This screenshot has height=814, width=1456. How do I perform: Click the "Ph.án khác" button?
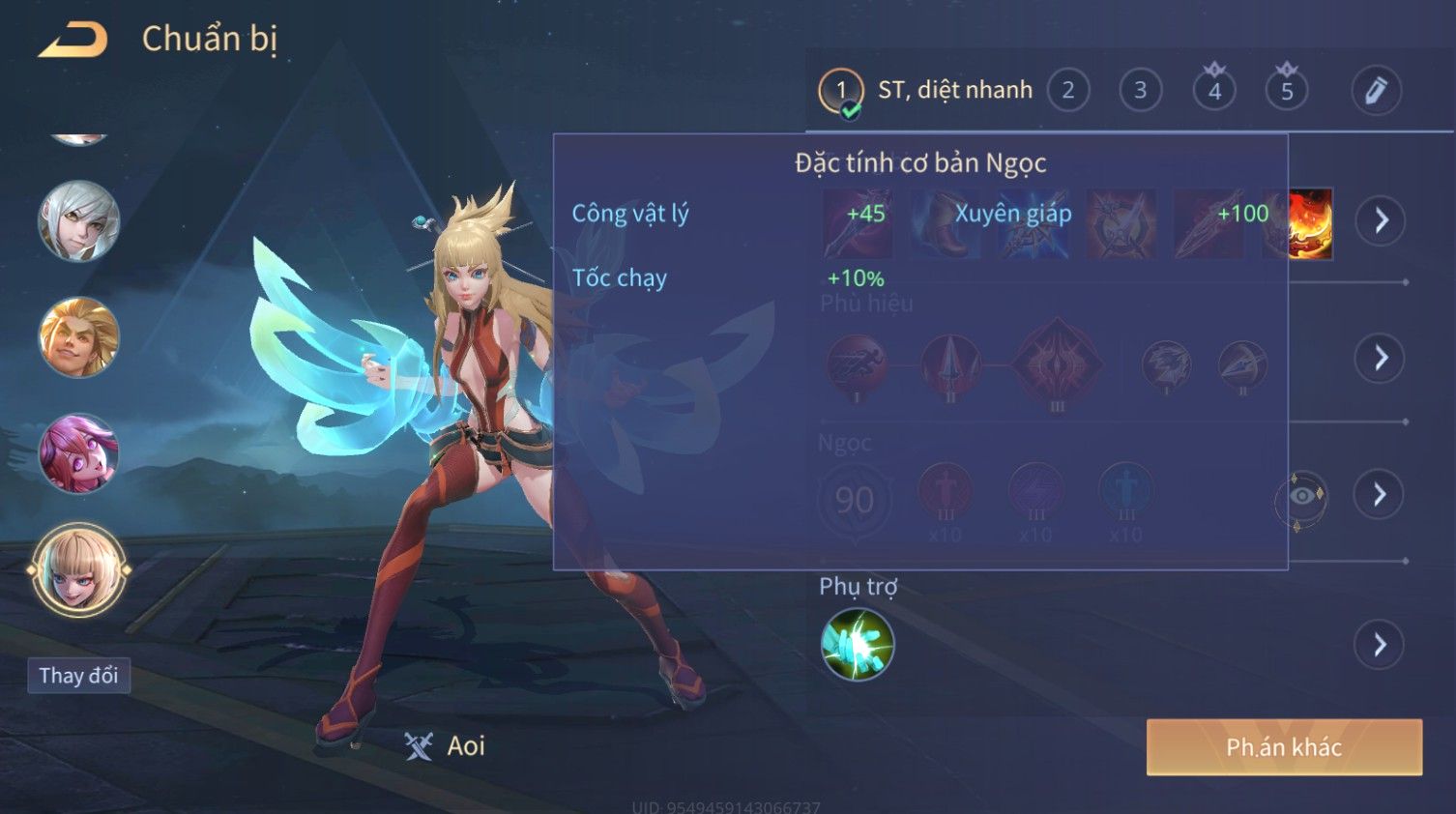pos(1284,747)
